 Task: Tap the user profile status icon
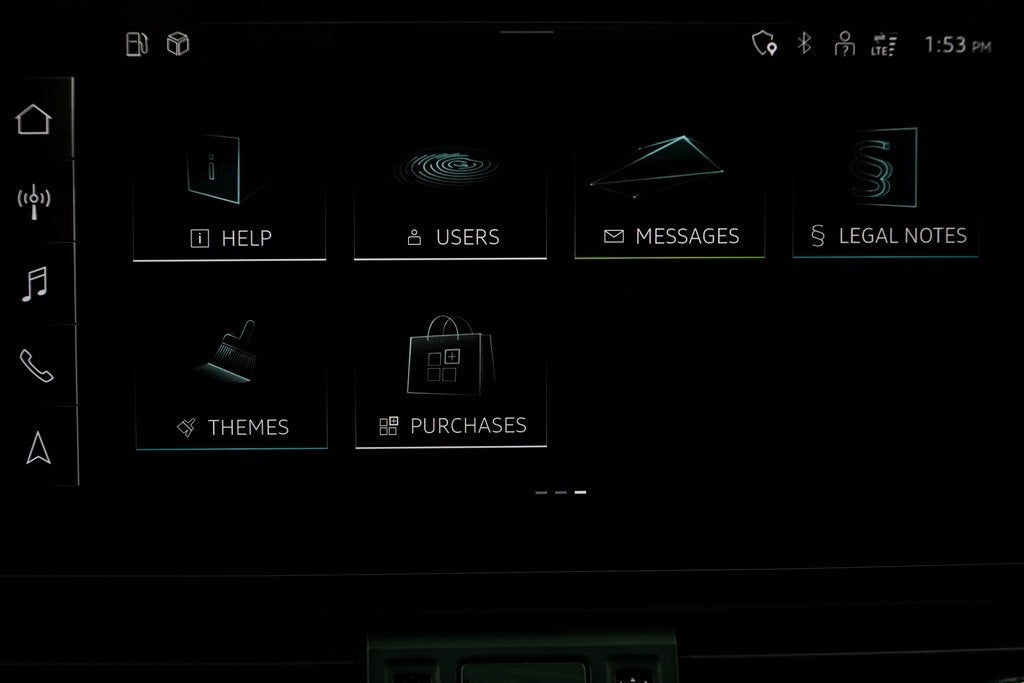[845, 44]
